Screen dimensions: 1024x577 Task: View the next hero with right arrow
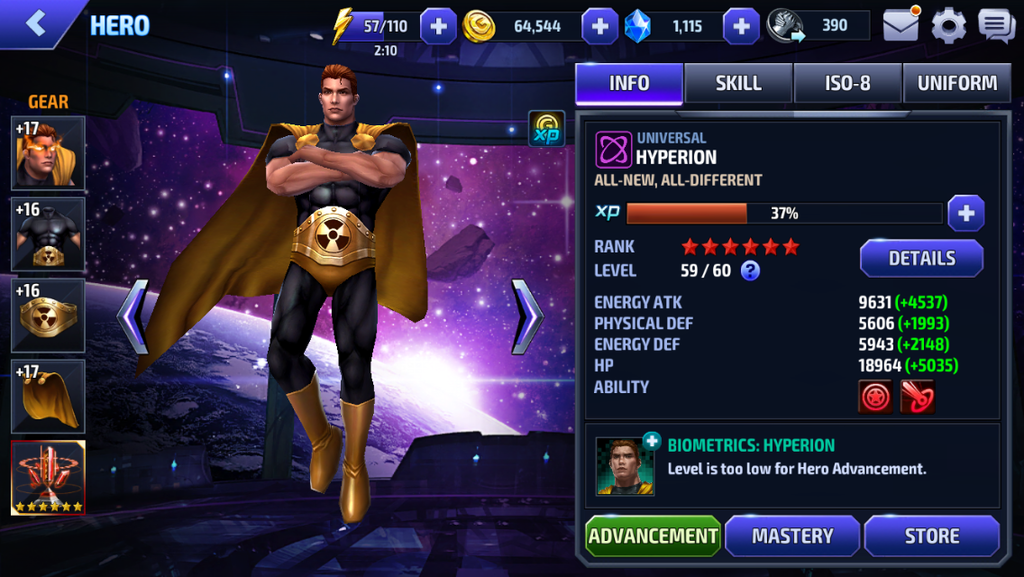pyautogui.click(x=527, y=317)
